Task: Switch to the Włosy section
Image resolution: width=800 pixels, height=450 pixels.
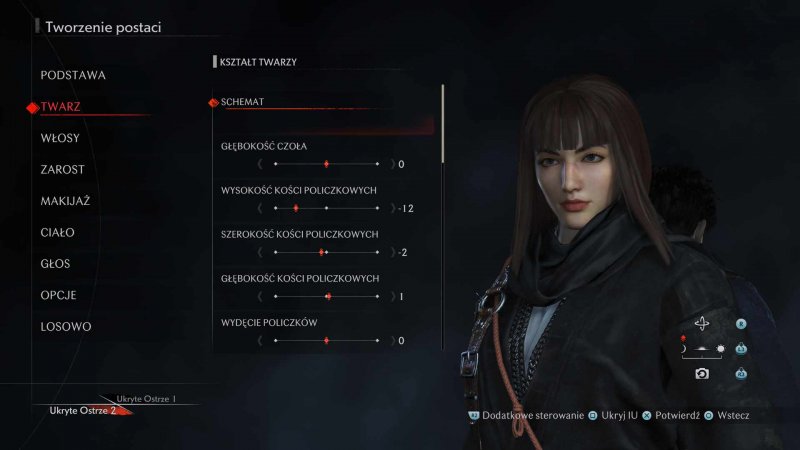Action: (60, 138)
